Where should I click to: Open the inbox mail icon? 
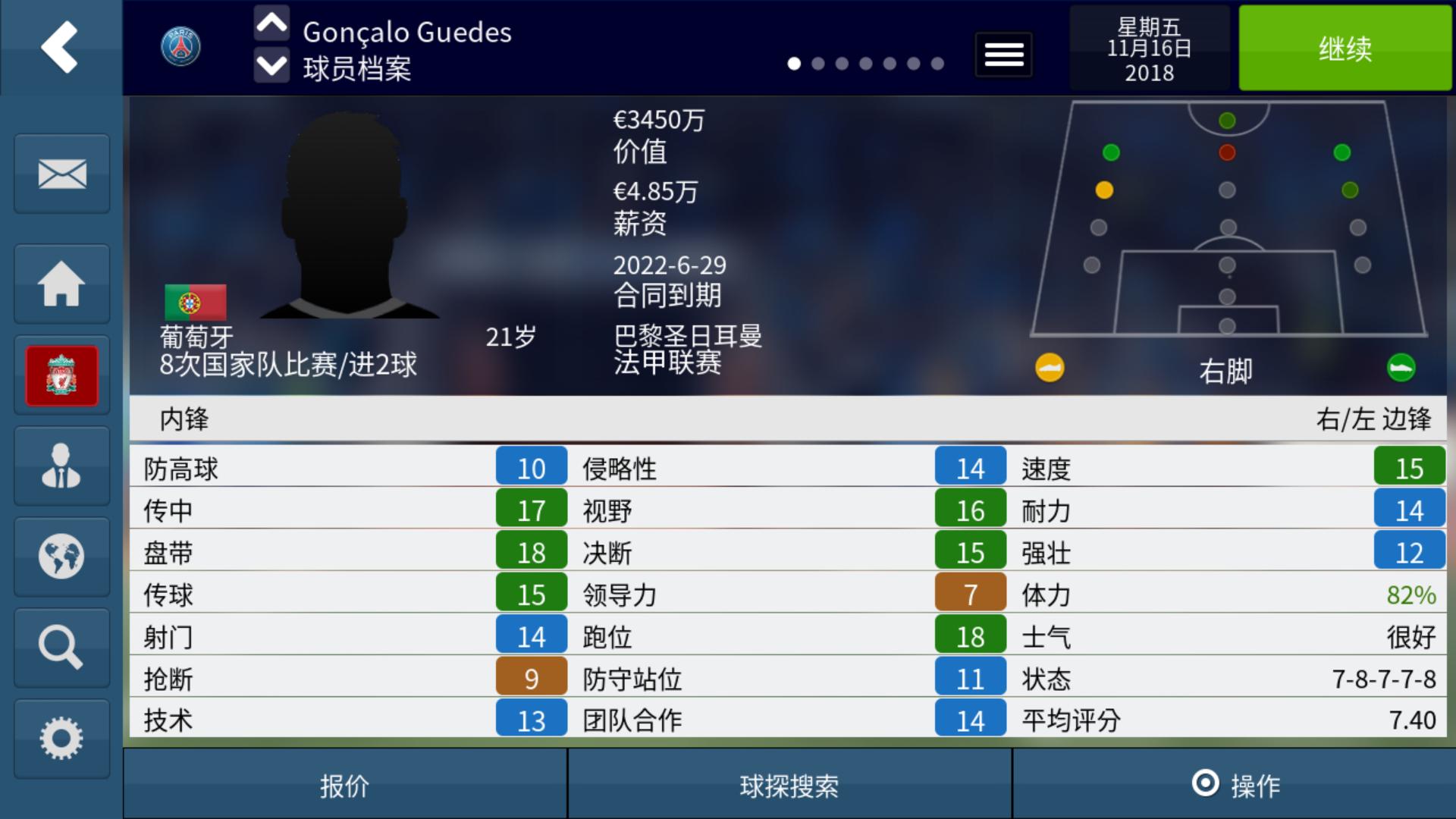[61, 173]
